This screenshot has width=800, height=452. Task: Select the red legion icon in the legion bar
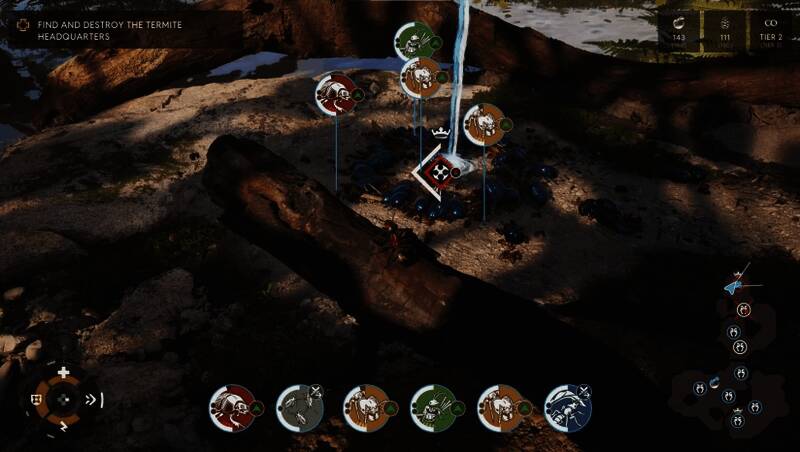pos(232,408)
